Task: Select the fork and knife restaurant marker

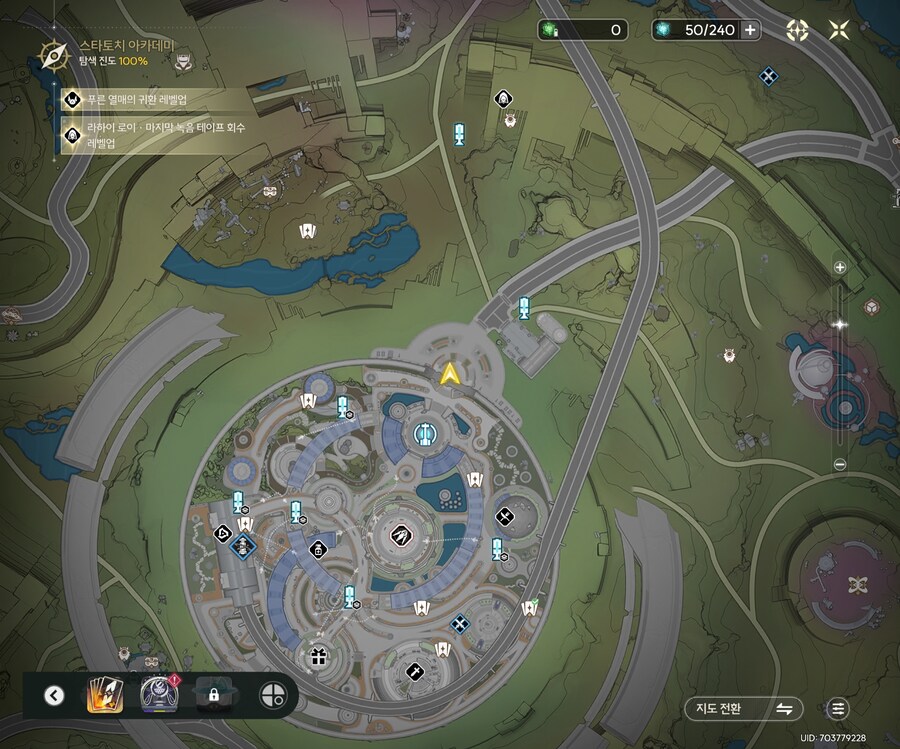Action: (505, 516)
